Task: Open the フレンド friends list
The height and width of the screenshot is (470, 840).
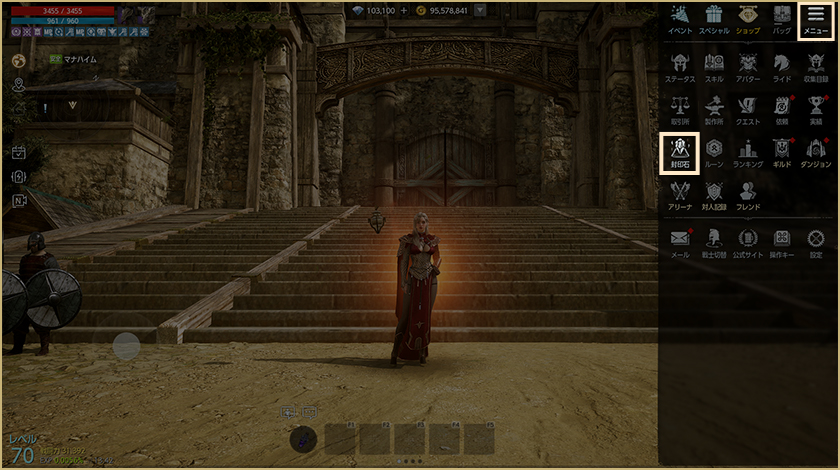Action: (x=748, y=194)
